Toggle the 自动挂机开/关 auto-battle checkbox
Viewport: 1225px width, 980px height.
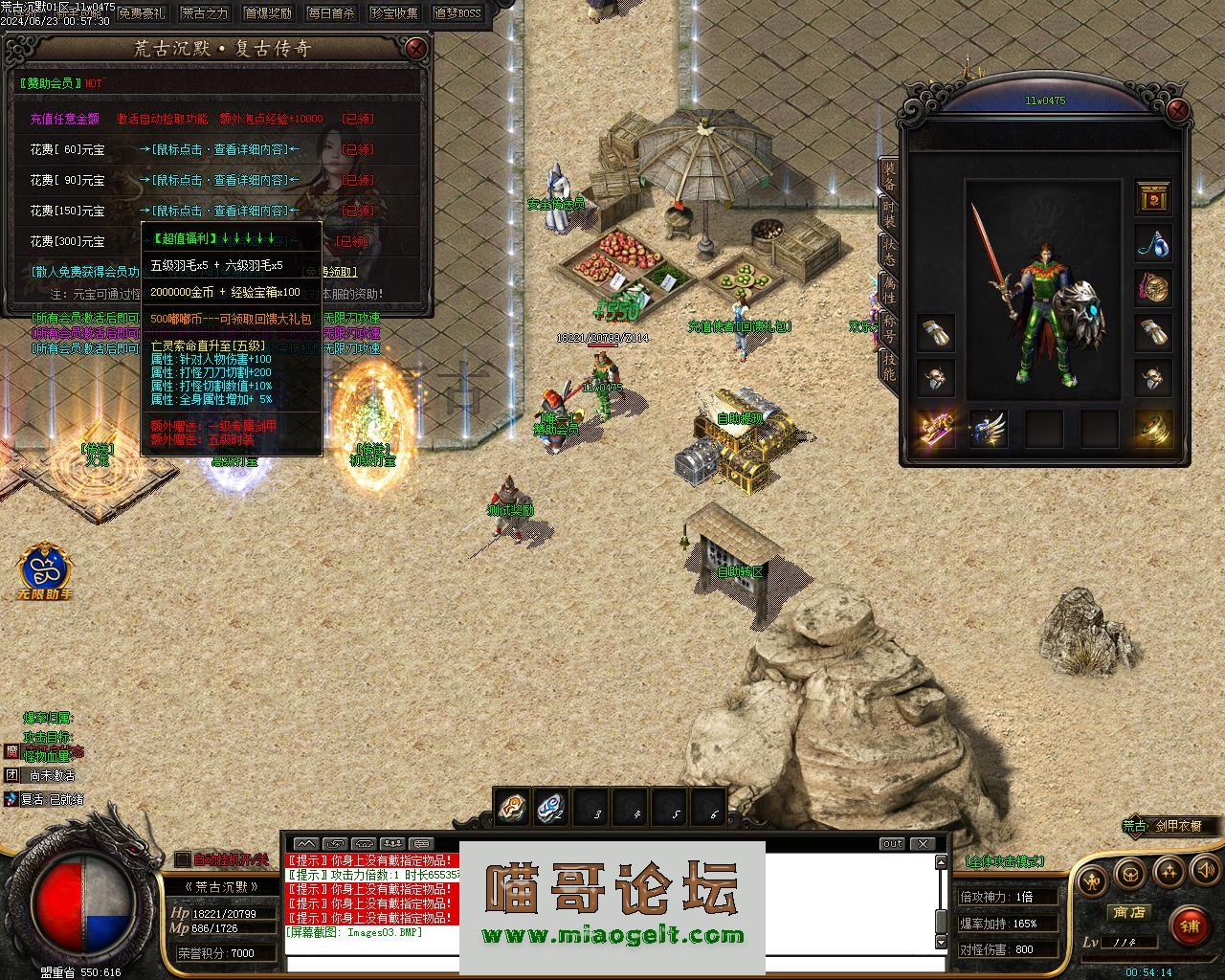click(184, 859)
